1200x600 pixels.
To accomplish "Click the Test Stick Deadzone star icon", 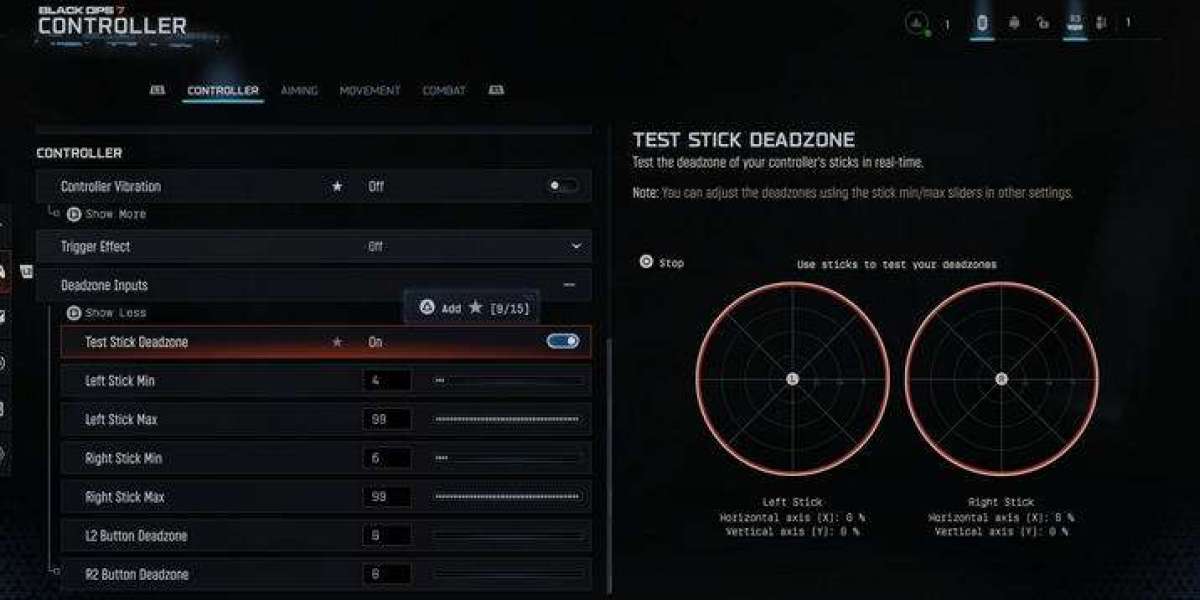I will point(337,342).
